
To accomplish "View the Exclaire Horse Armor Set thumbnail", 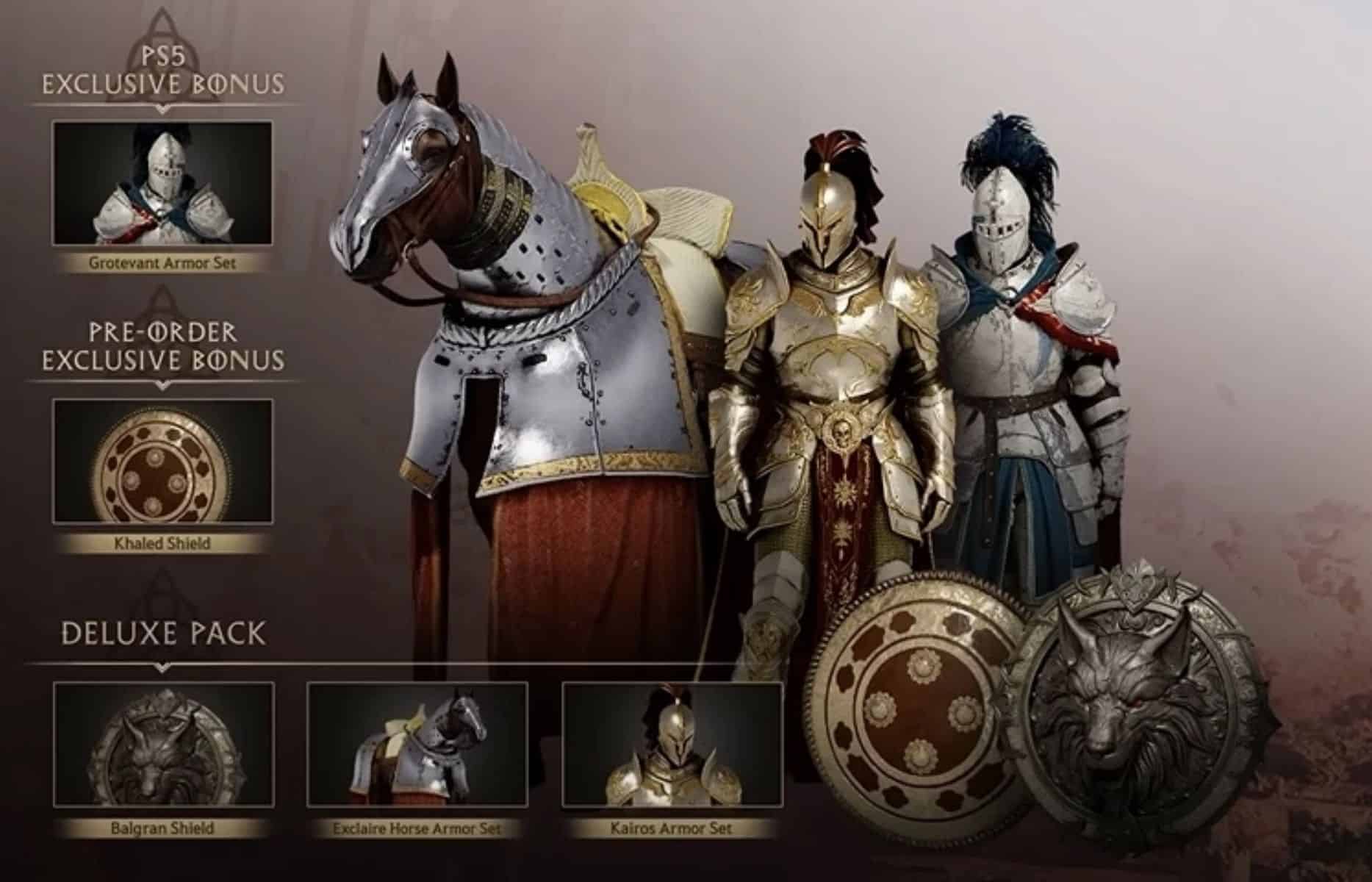I will point(417,744).
